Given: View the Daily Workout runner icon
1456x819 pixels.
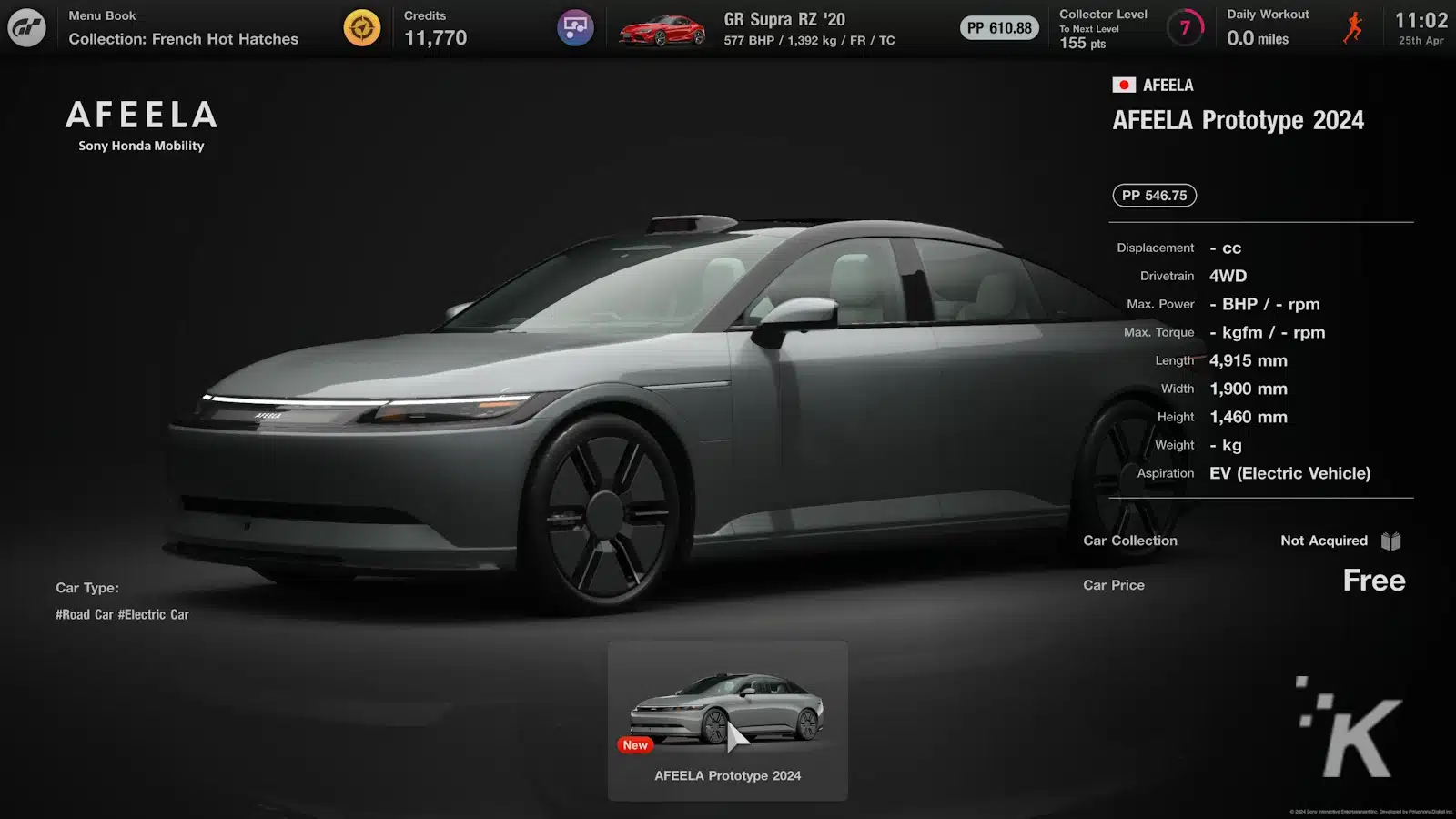Looking at the screenshot, I should click(1353, 28).
